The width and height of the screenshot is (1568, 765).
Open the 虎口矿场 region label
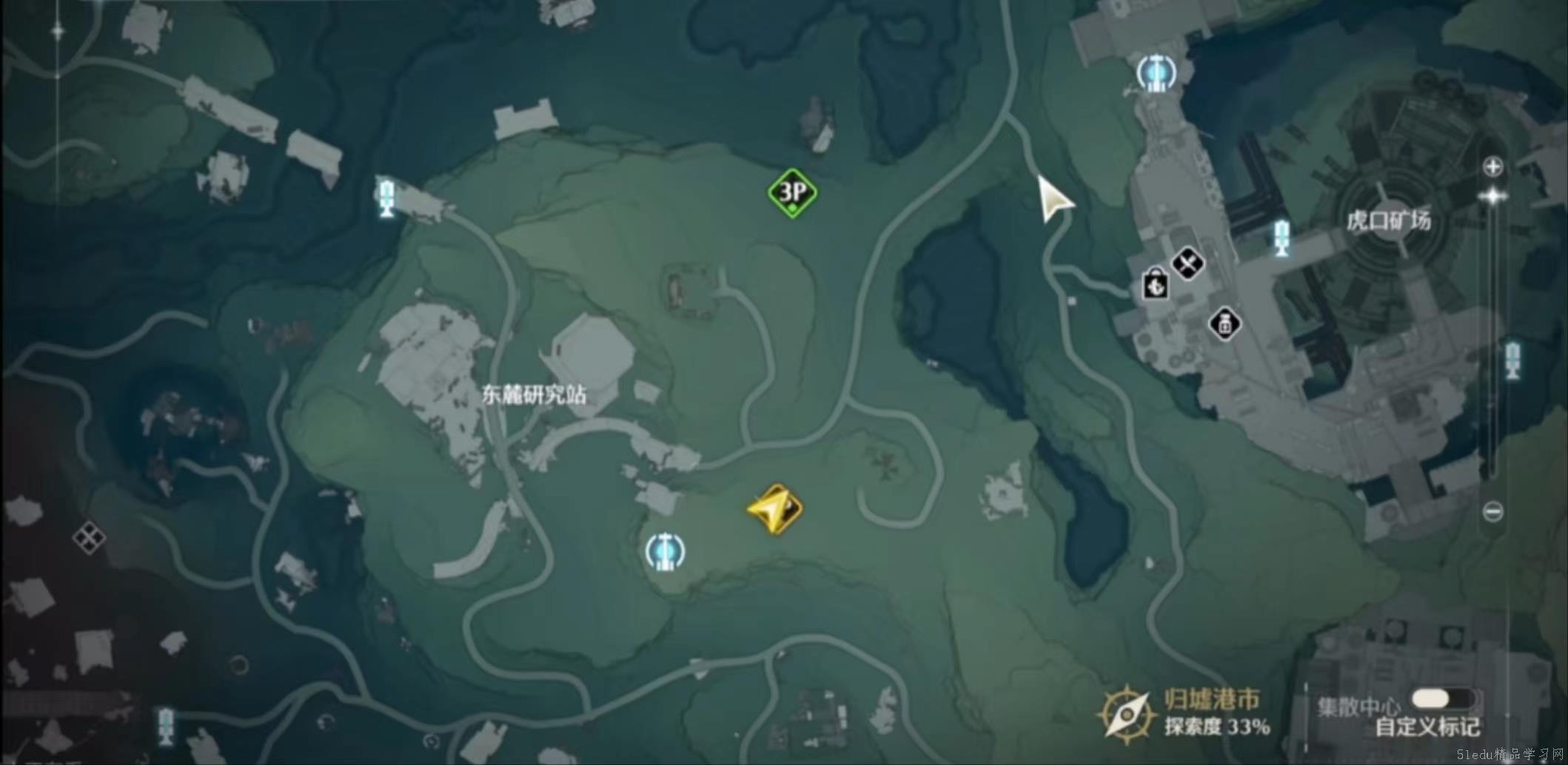(1390, 220)
